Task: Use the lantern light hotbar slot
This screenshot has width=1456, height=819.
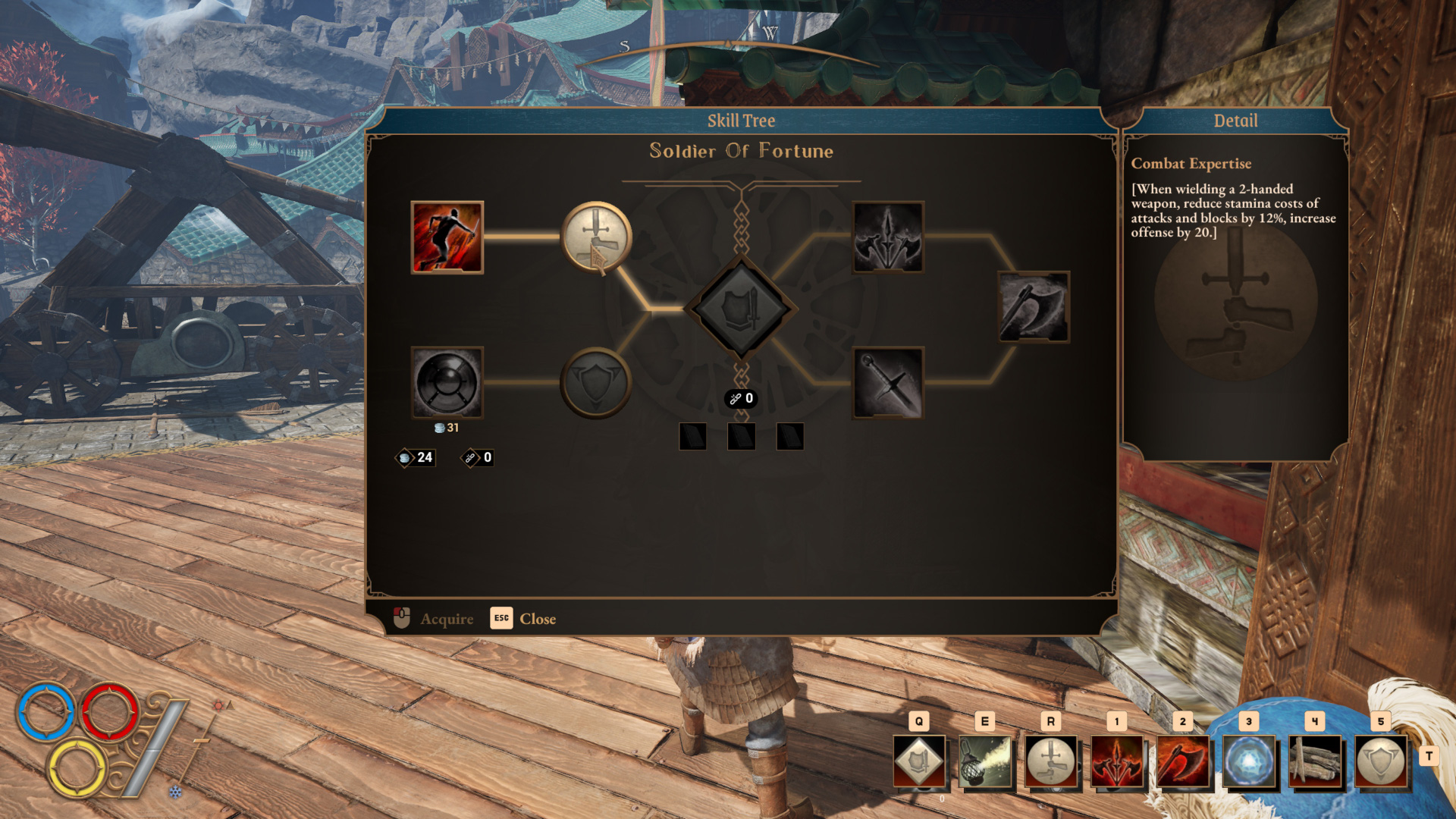Action: tap(985, 761)
